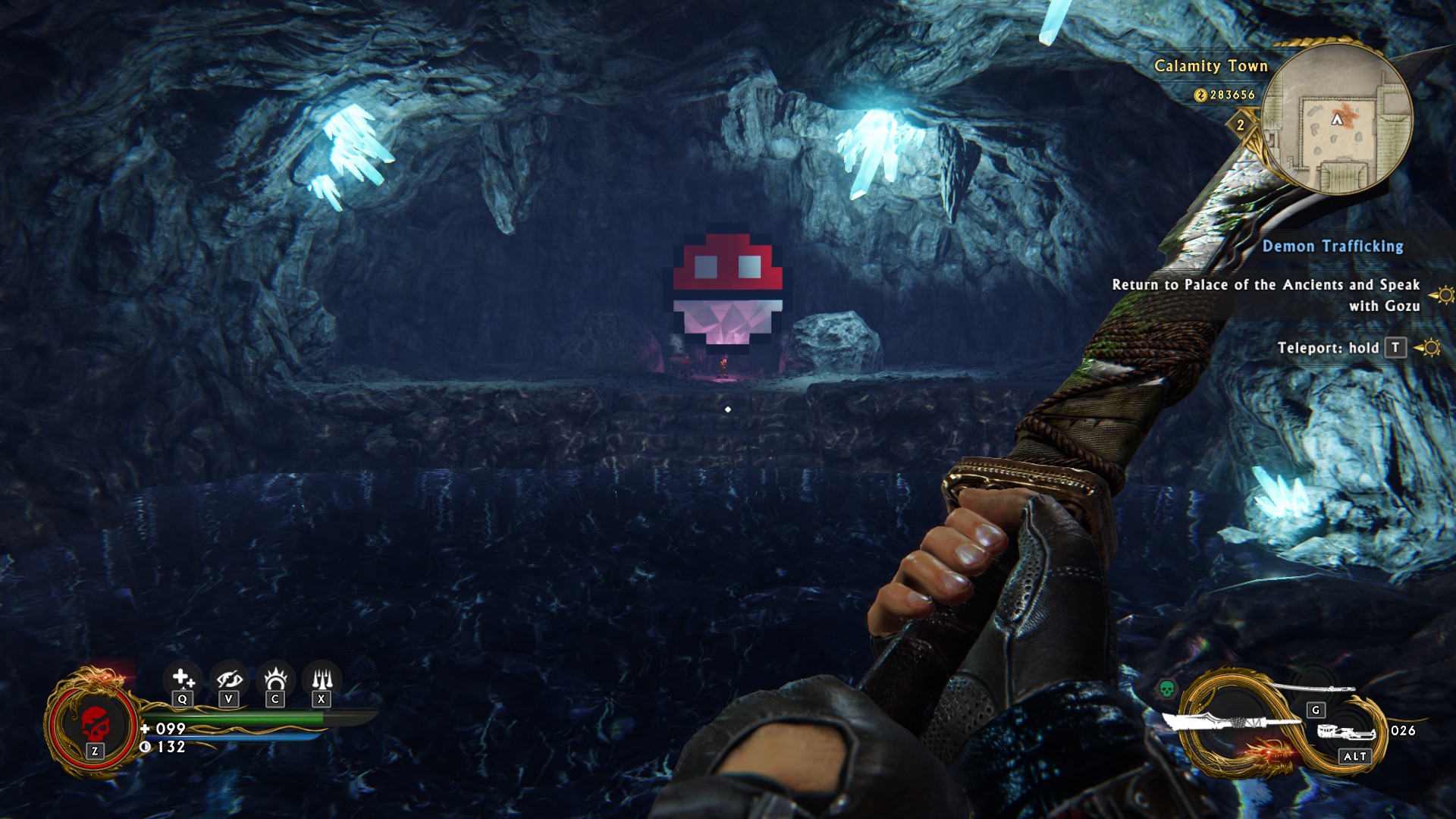Click the green skull status icon
The height and width of the screenshot is (819, 1456).
coord(1166,689)
